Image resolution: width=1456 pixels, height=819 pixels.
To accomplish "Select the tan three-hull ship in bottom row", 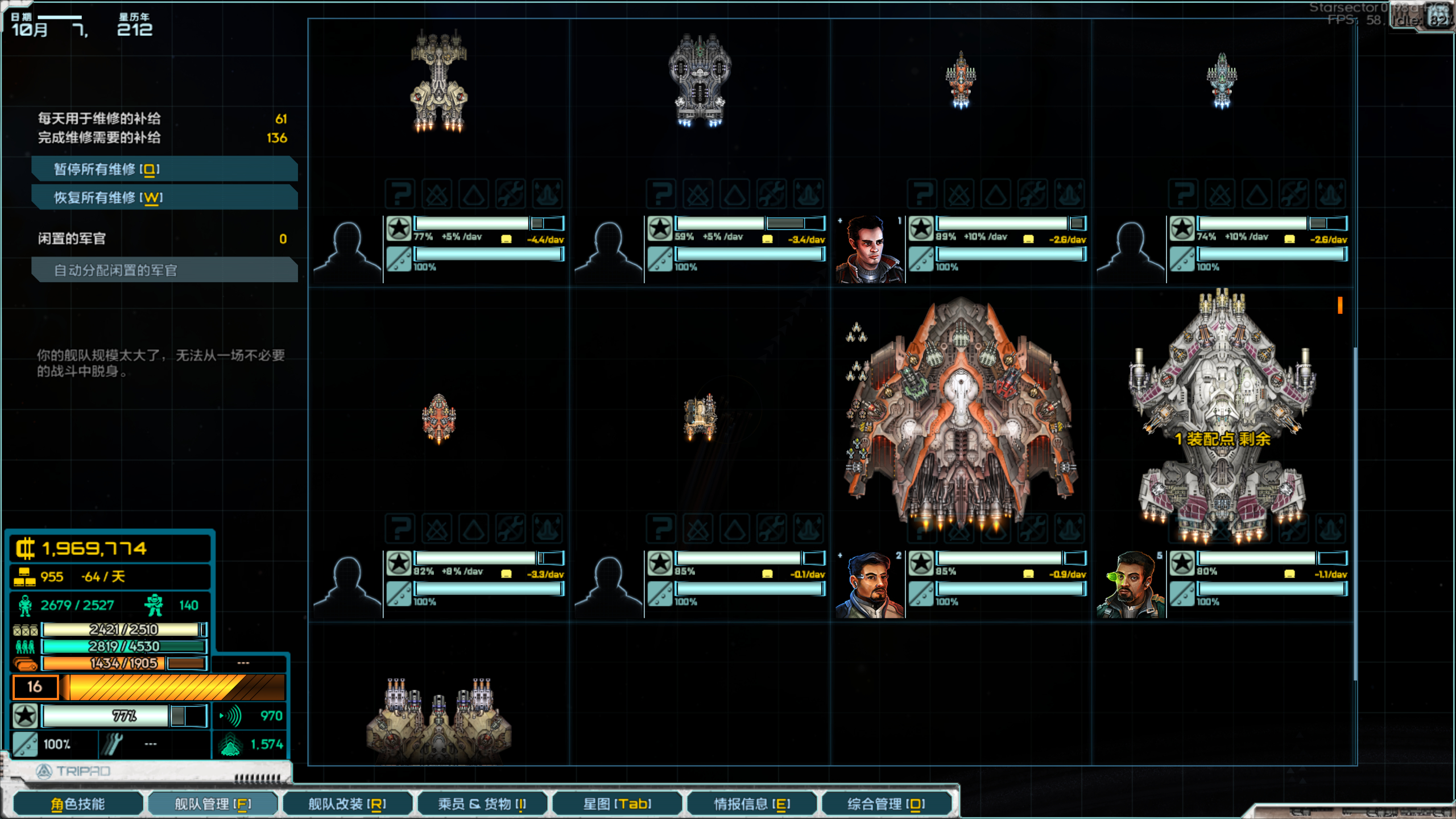I will point(439,719).
